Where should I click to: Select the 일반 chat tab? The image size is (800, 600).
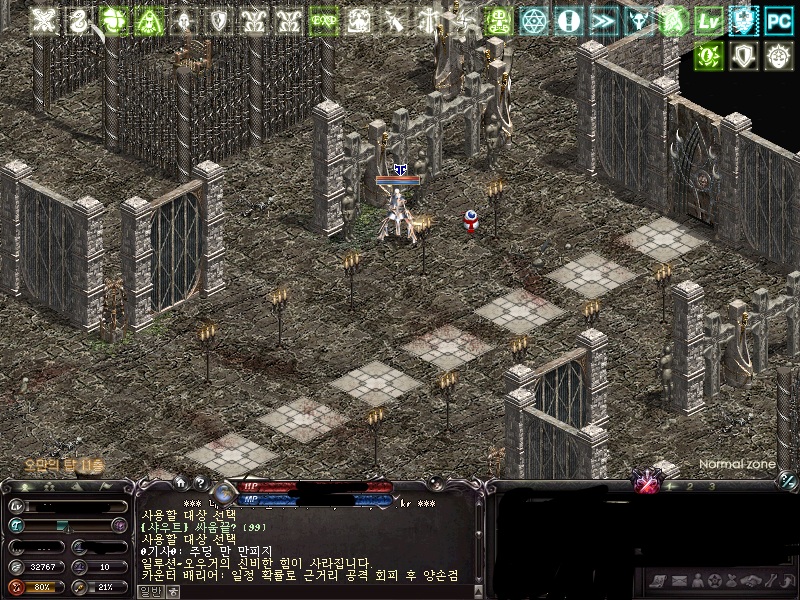point(149,591)
